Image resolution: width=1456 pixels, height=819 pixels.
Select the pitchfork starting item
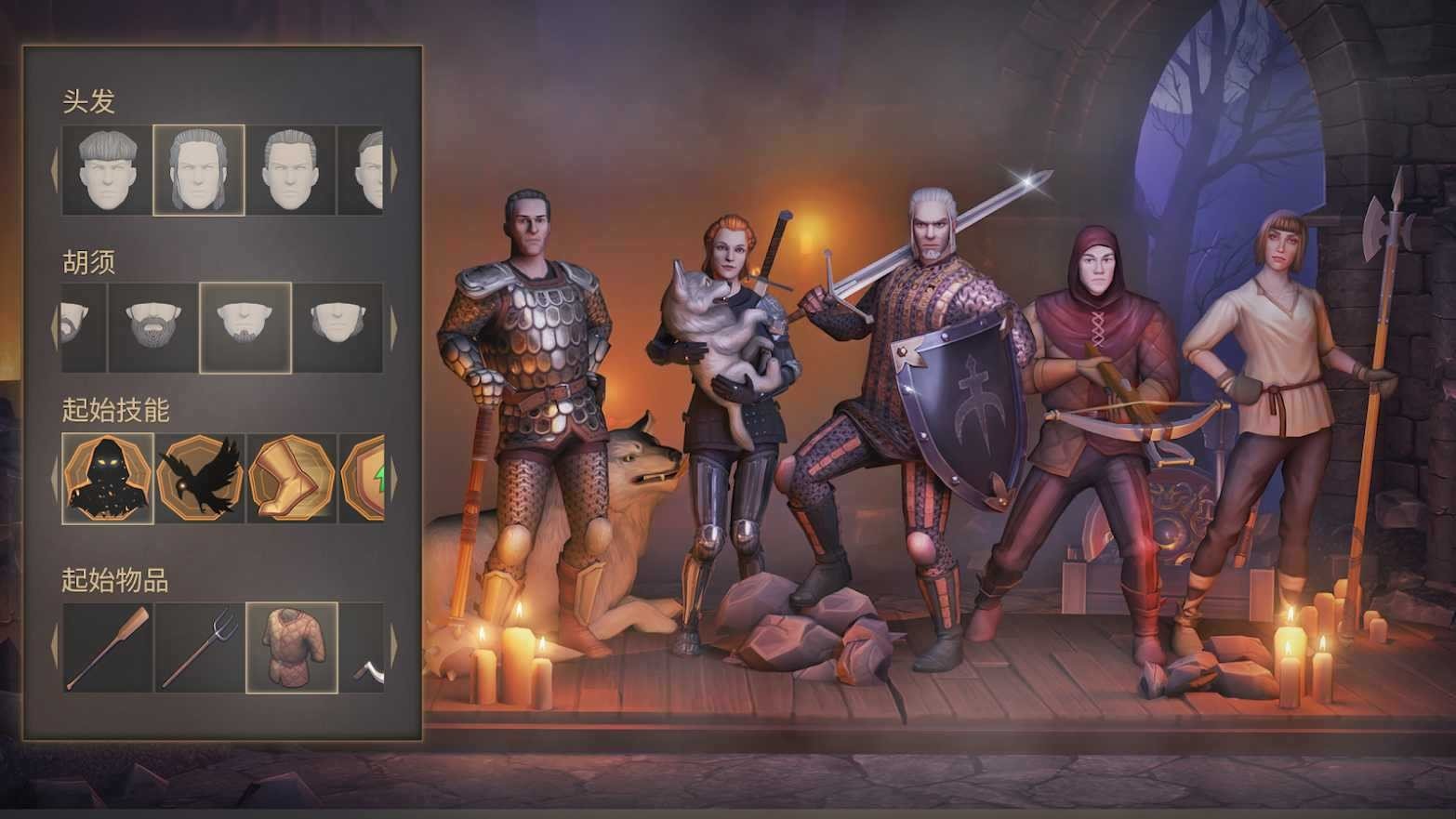point(199,647)
